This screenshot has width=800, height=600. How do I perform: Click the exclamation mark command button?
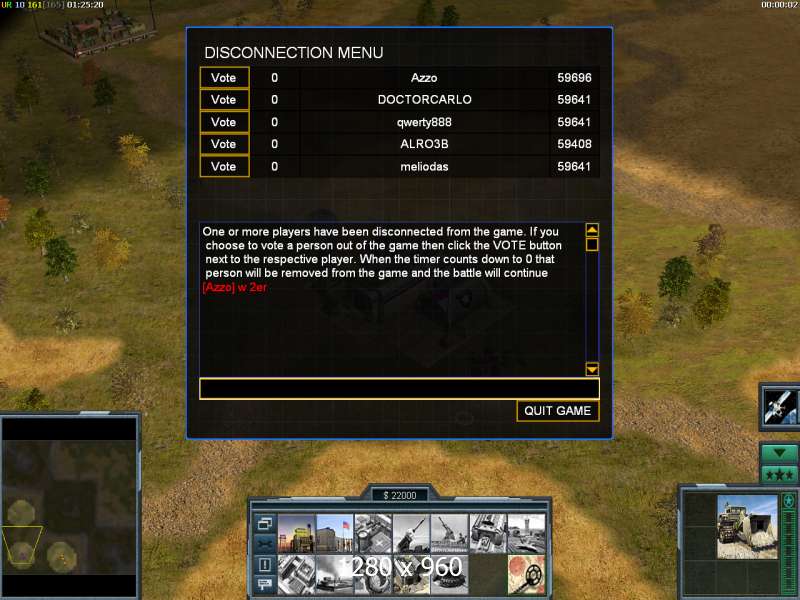(x=264, y=564)
